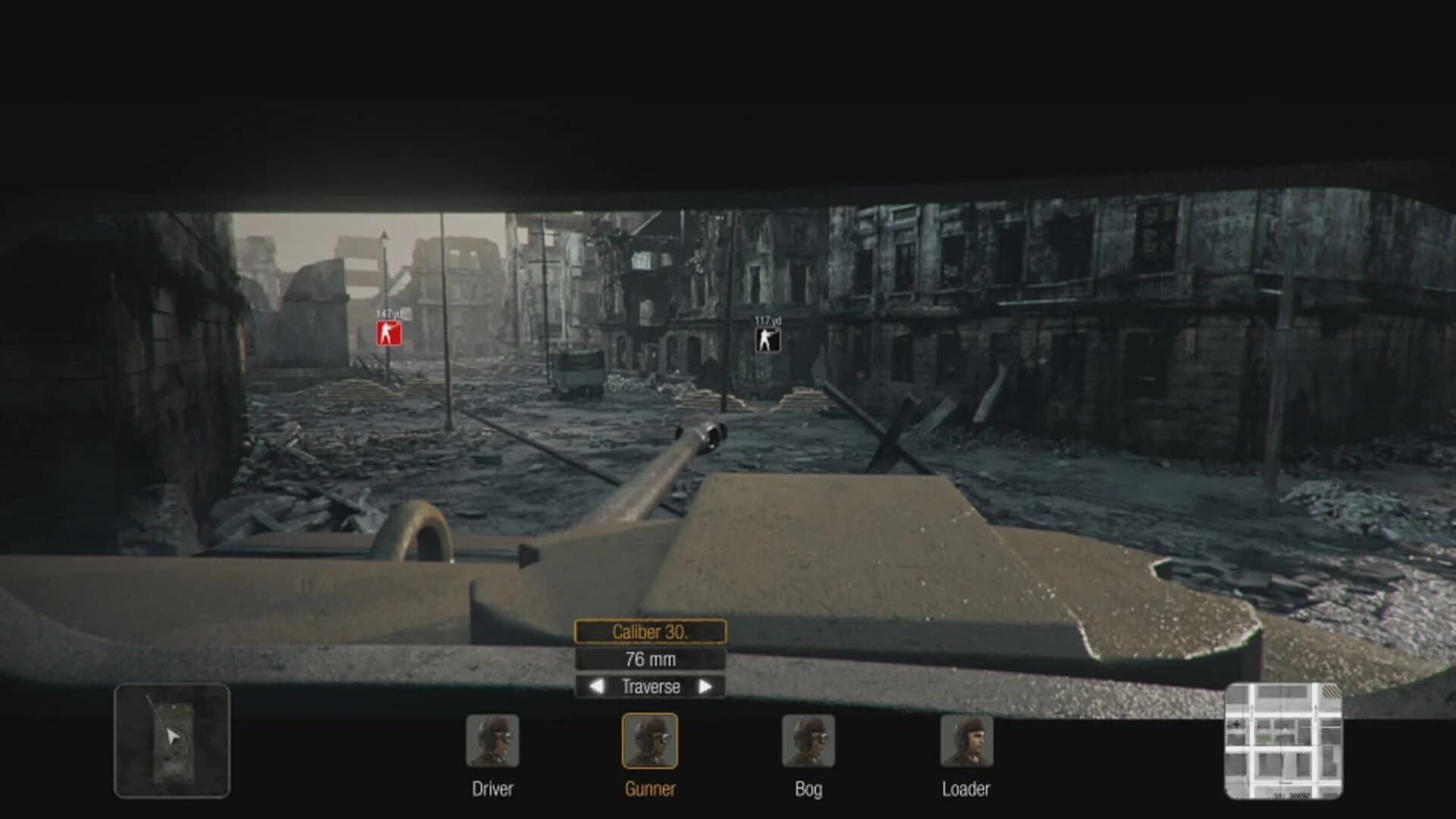
Task: Cycle the Traverse control option
Action: pyautogui.click(x=651, y=687)
